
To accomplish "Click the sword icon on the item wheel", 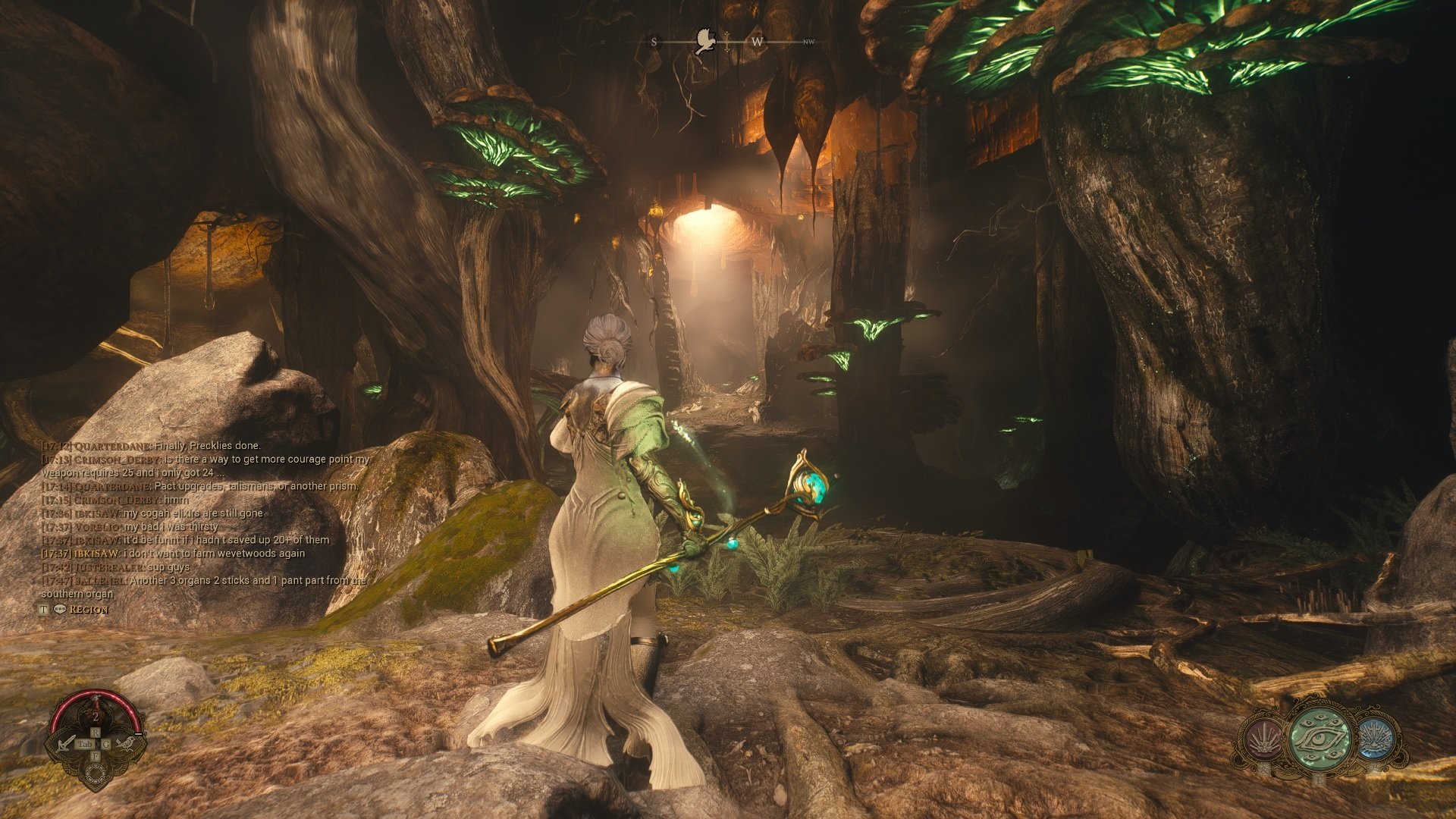I will pyautogui.click(x=67, y=742).
